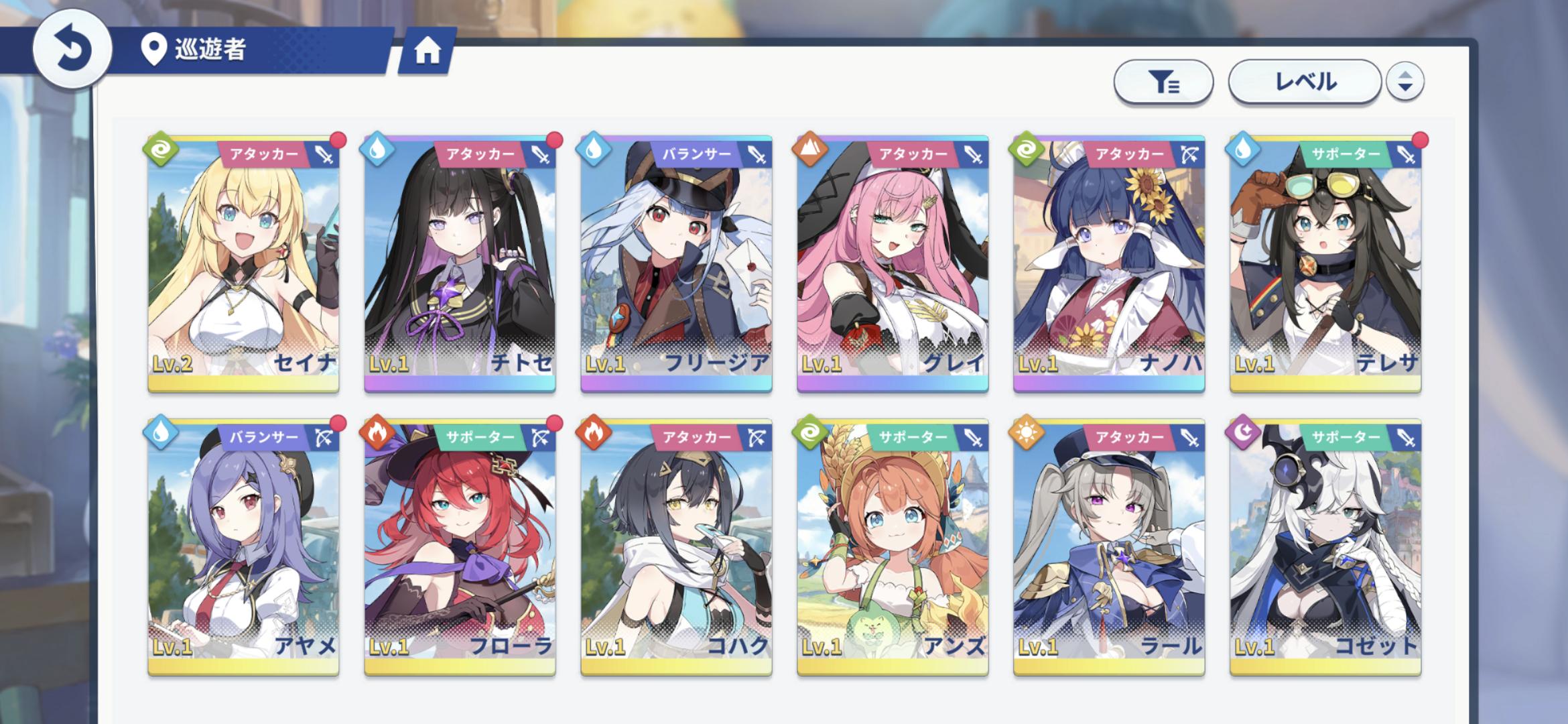Viewport: 1568px width, 724px height.
Task: Select the アンズ character card
Action: tap(893, 547)
